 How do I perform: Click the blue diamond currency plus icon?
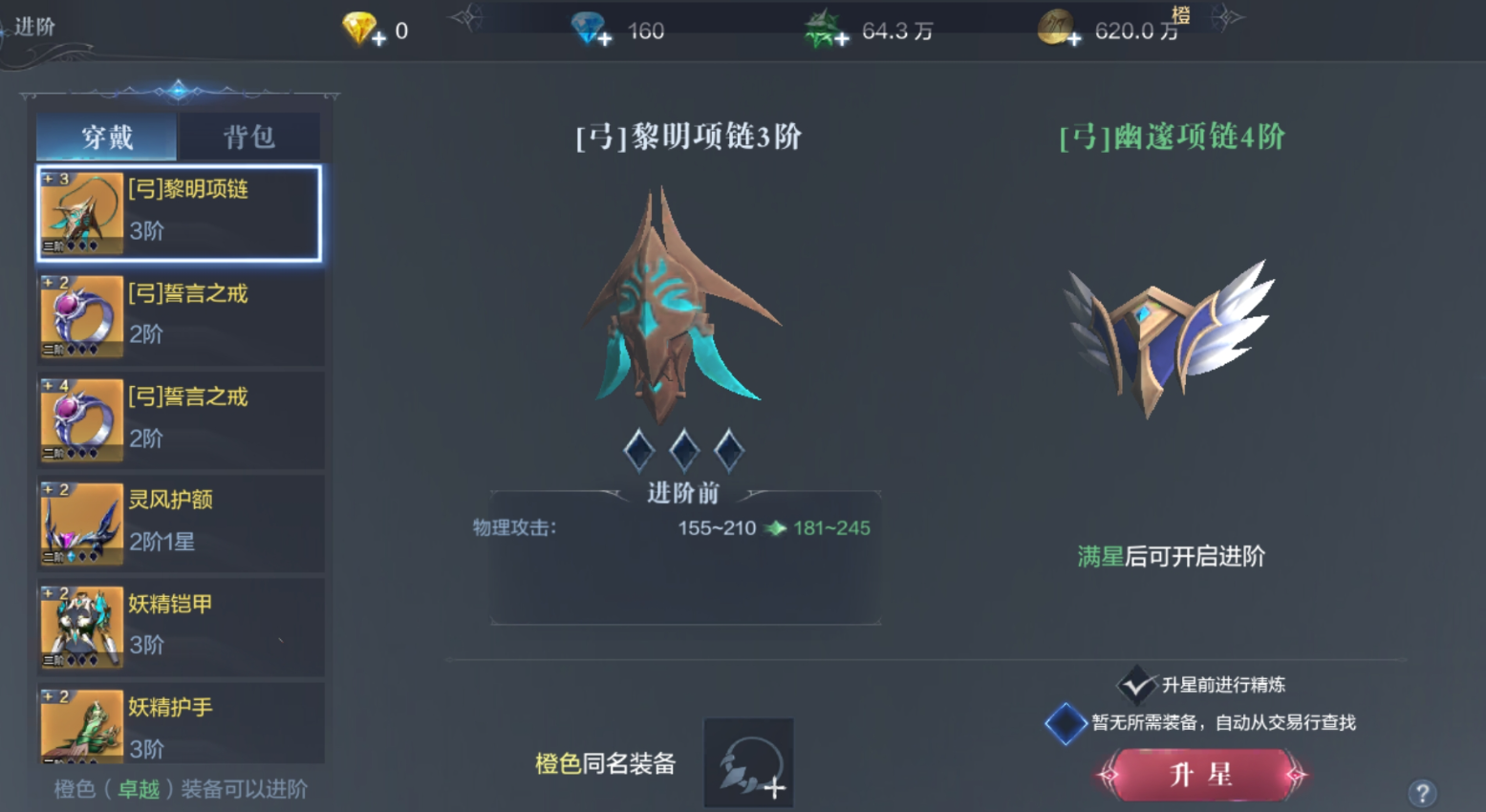point(604,39)
